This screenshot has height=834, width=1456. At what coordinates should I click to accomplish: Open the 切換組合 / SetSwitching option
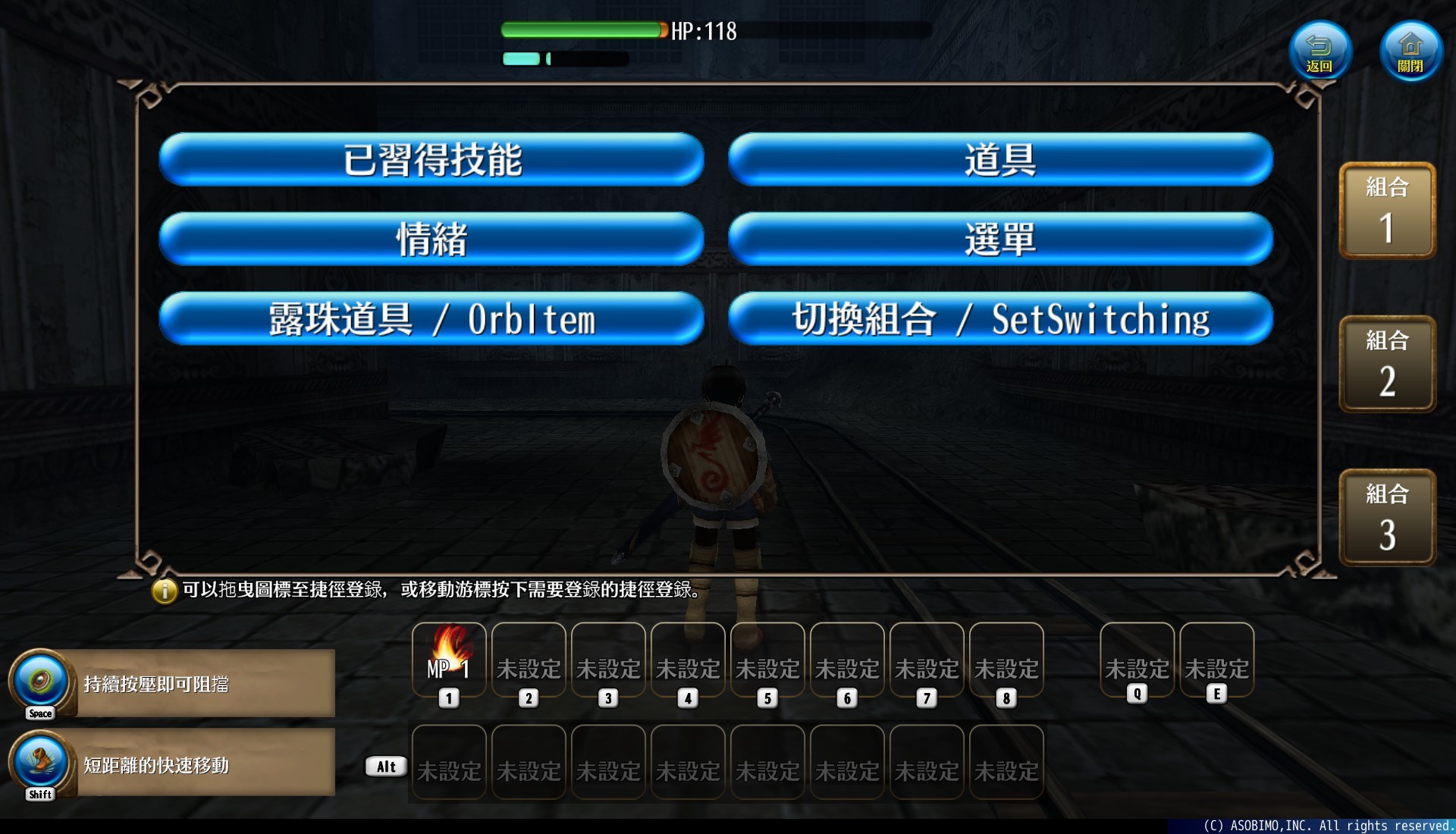pos(999,318)
